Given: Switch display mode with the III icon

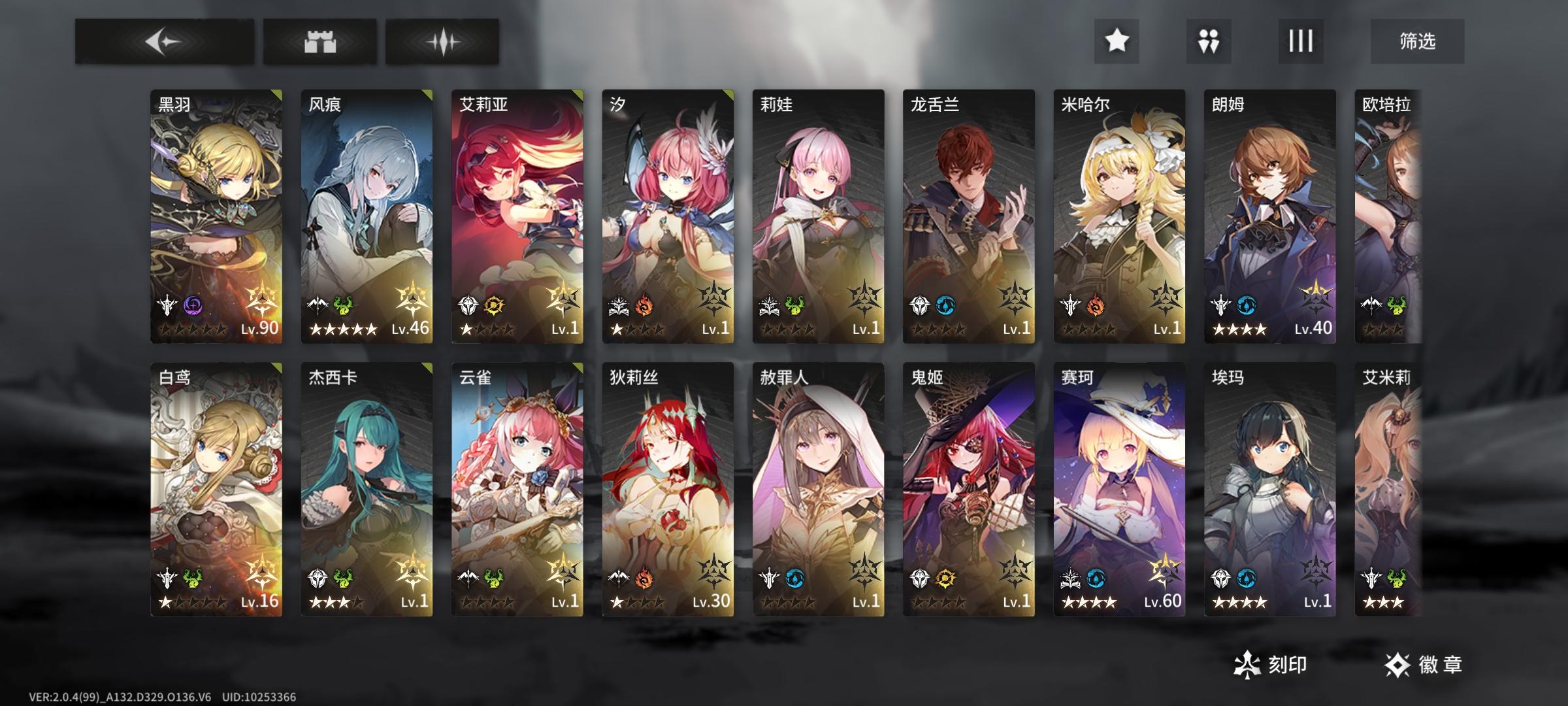Looking at the screenshot, I should point(1300,41).
